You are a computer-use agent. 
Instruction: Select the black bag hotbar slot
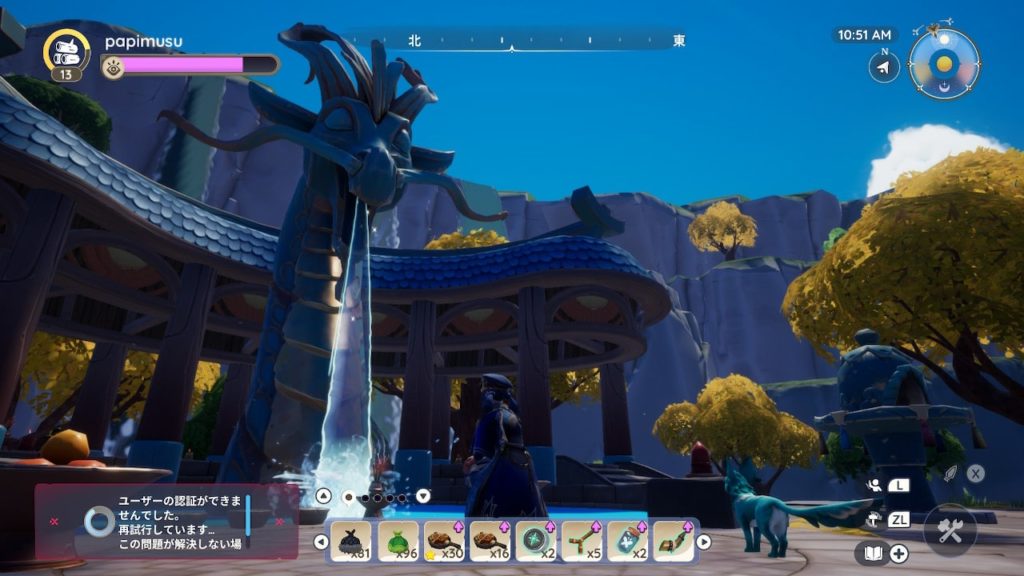pyautogui.click(x=351, y=541)
